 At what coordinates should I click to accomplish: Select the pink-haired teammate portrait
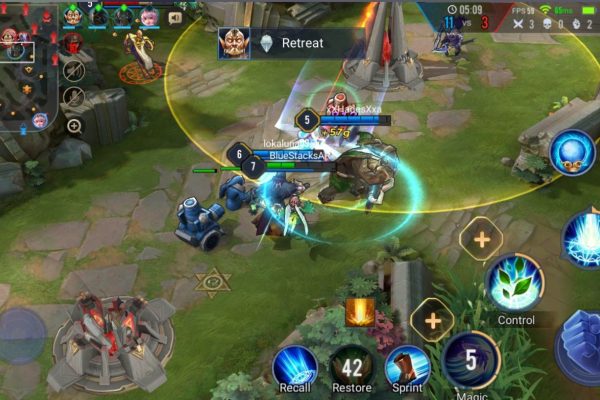point(149,16)
